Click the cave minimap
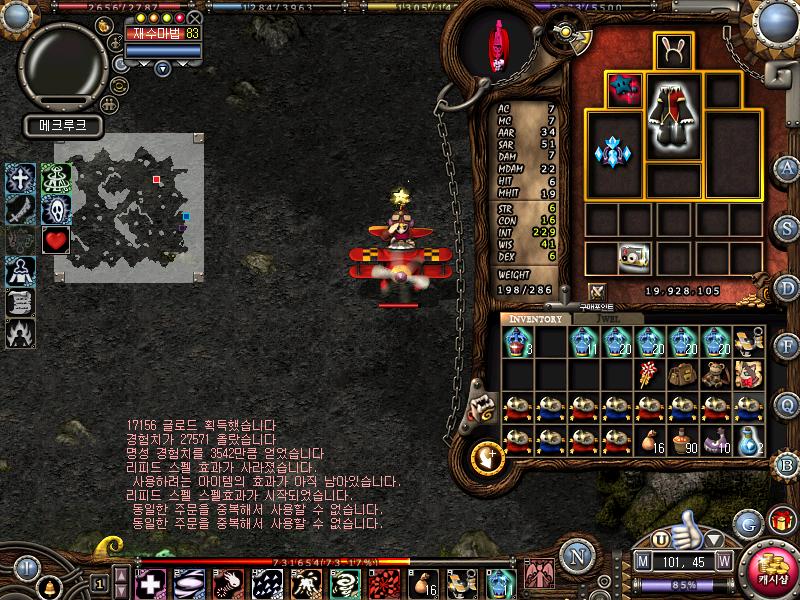The width and height of the screenshot is (800, 600). click(x=129, y=208)
